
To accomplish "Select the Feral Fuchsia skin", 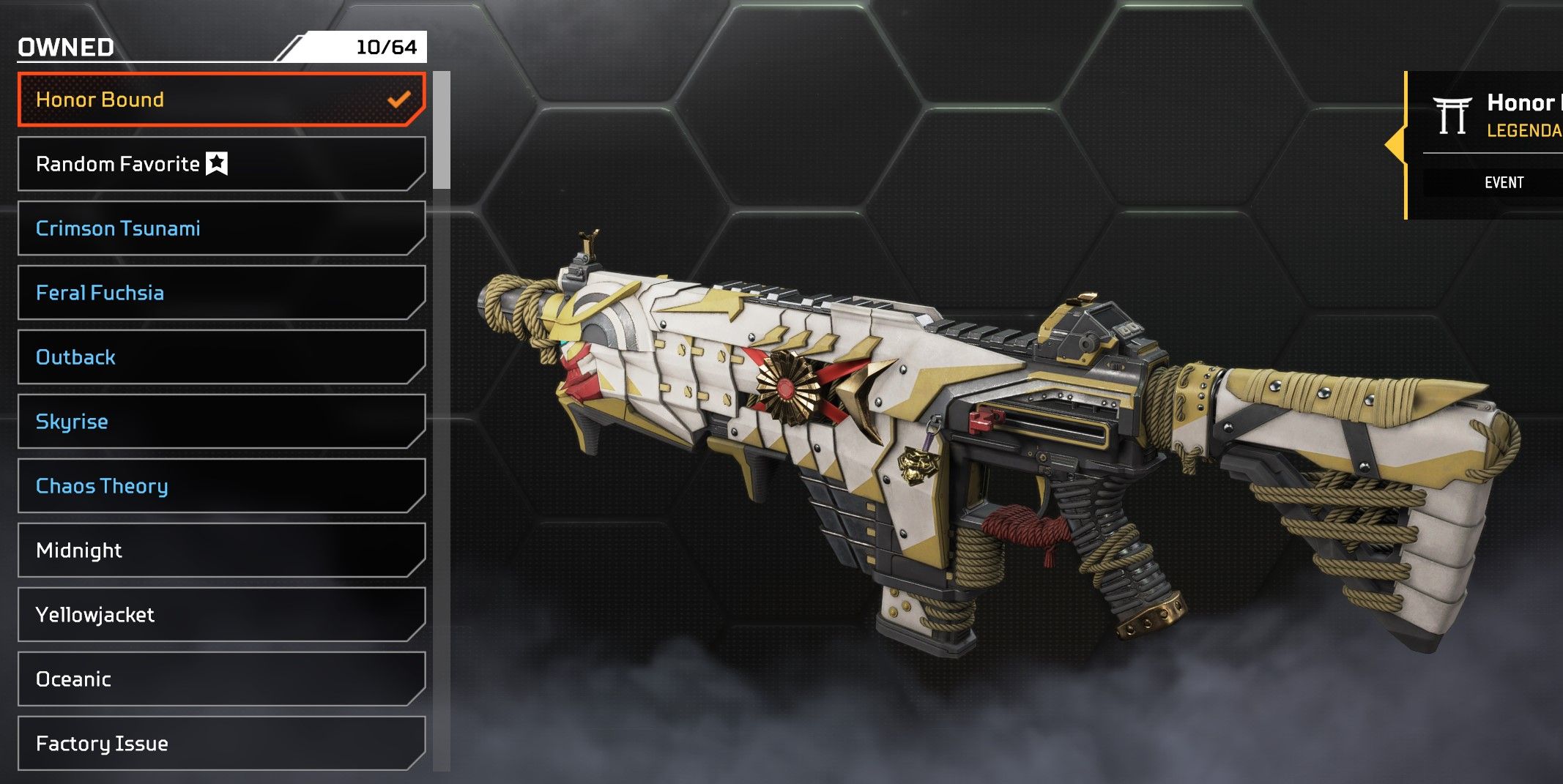I will pyautogui.click(x=220, y=293).
